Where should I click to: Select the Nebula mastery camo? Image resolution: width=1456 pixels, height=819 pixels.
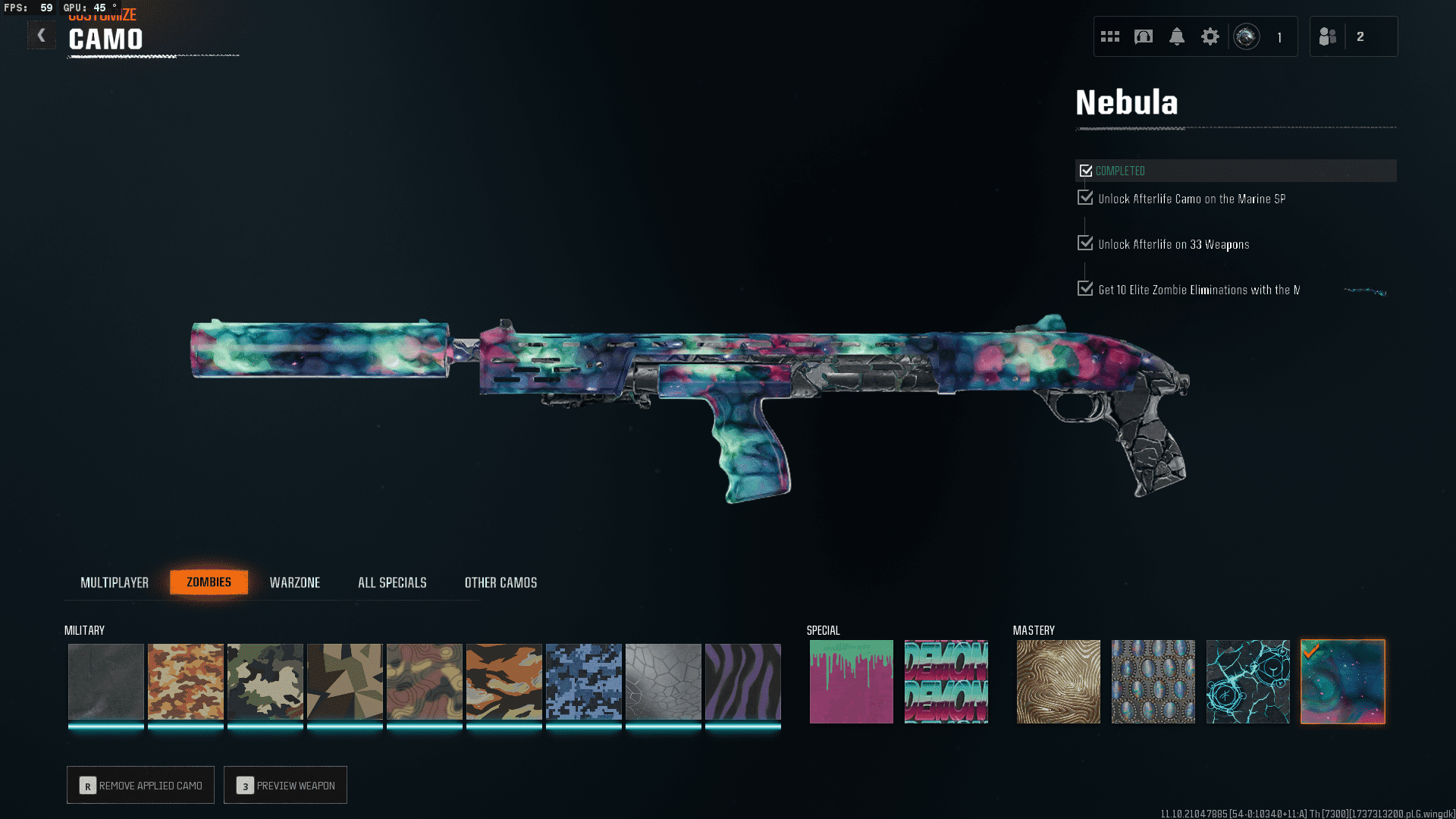(1343, 681)
